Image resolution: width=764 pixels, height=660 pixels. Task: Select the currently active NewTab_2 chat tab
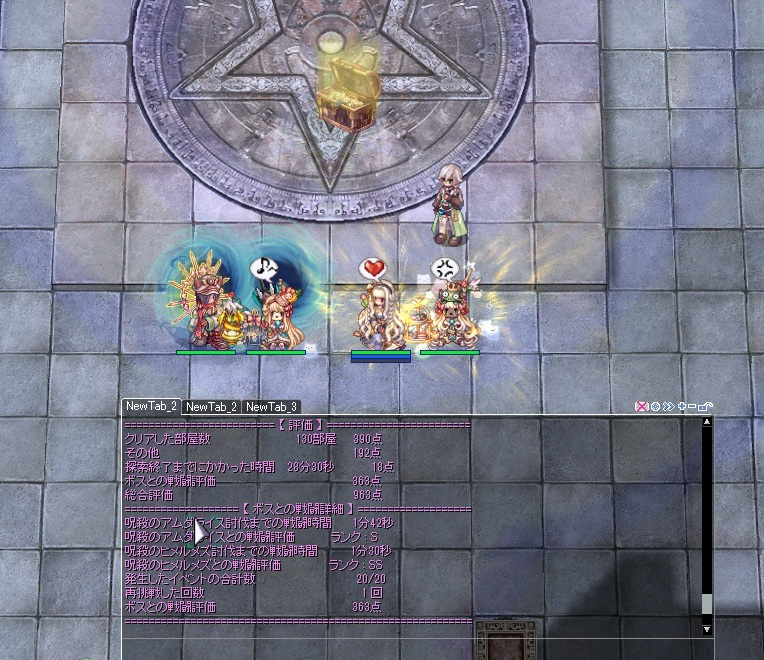point(151,406)
